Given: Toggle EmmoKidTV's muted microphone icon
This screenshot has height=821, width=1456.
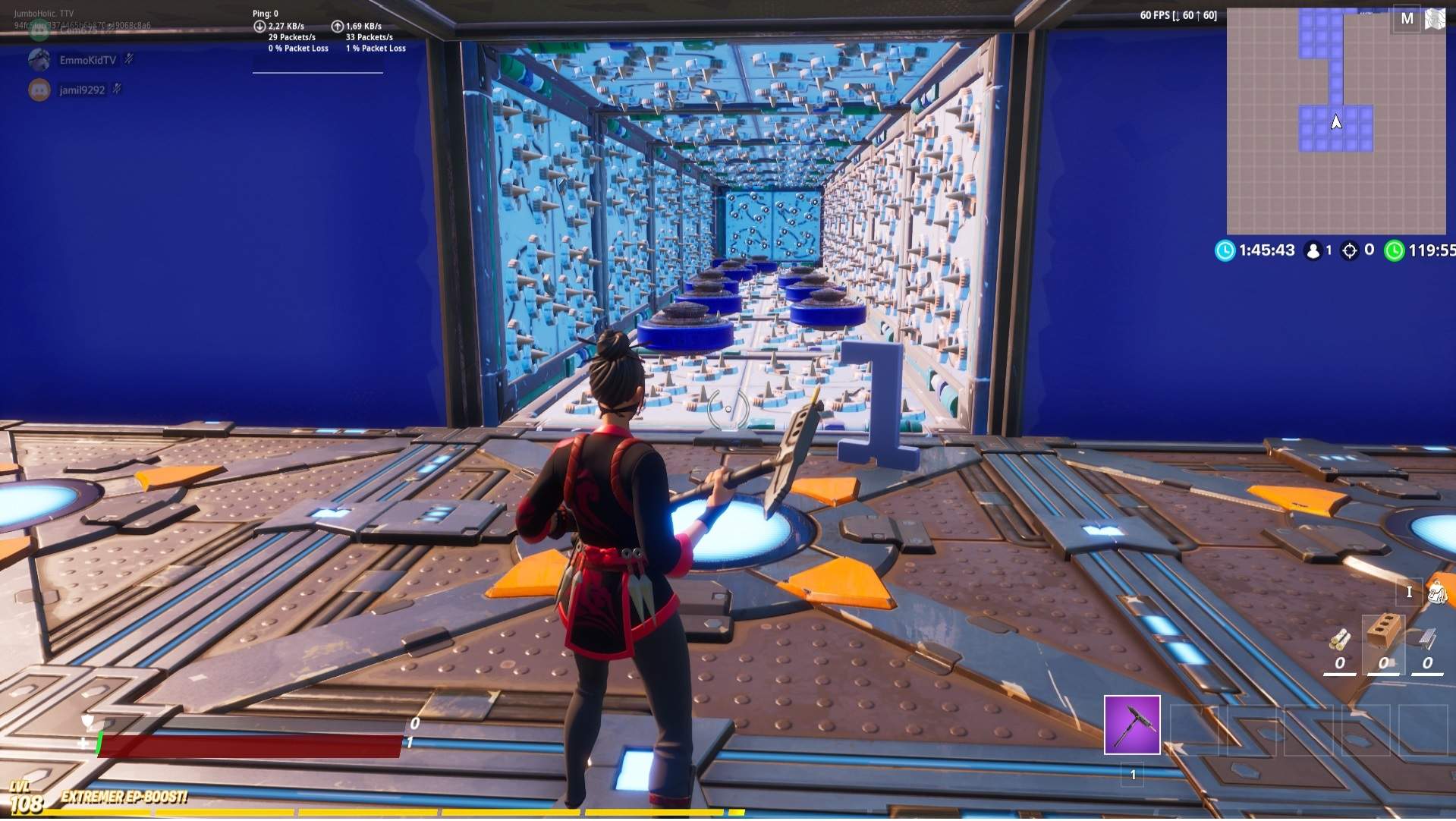Looking at the screenshot, I should (x=128, y=60).
